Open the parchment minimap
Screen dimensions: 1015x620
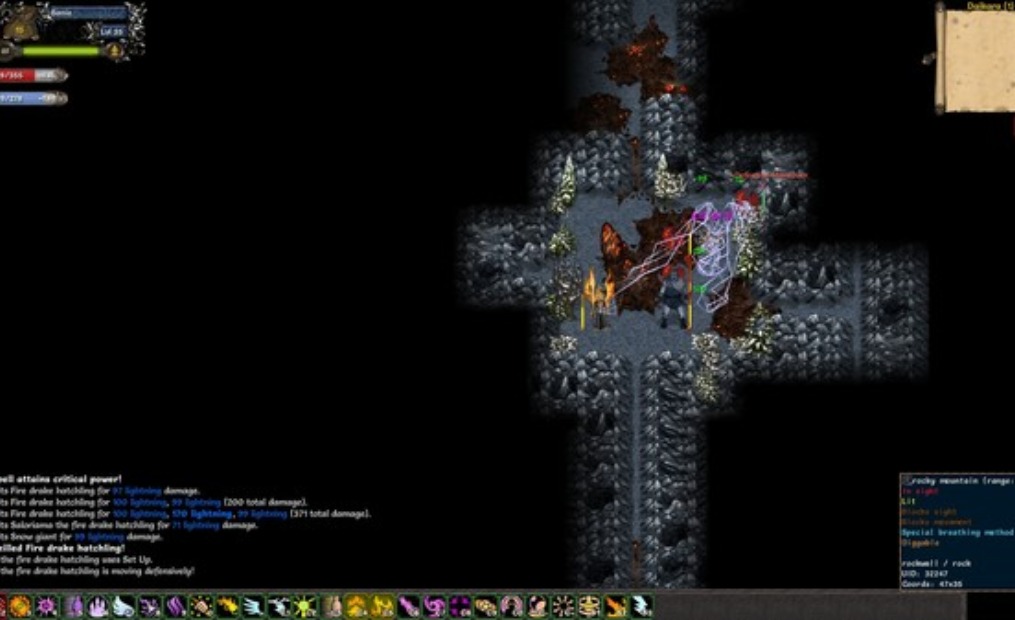(974, 60)
